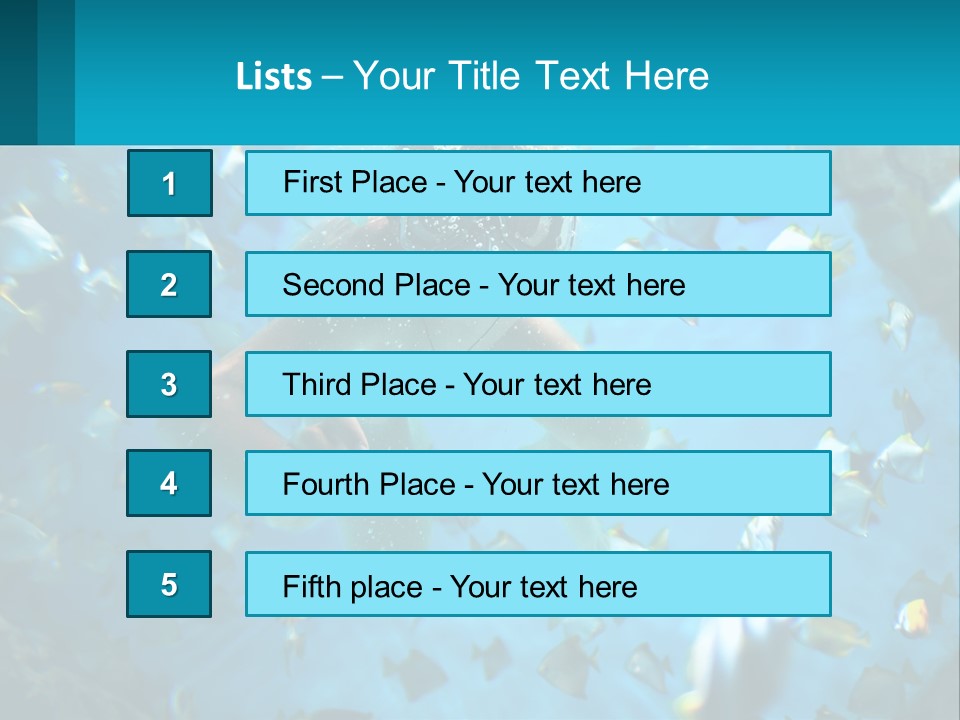
Task: Select the number 5 box
Action: point(169,584)
